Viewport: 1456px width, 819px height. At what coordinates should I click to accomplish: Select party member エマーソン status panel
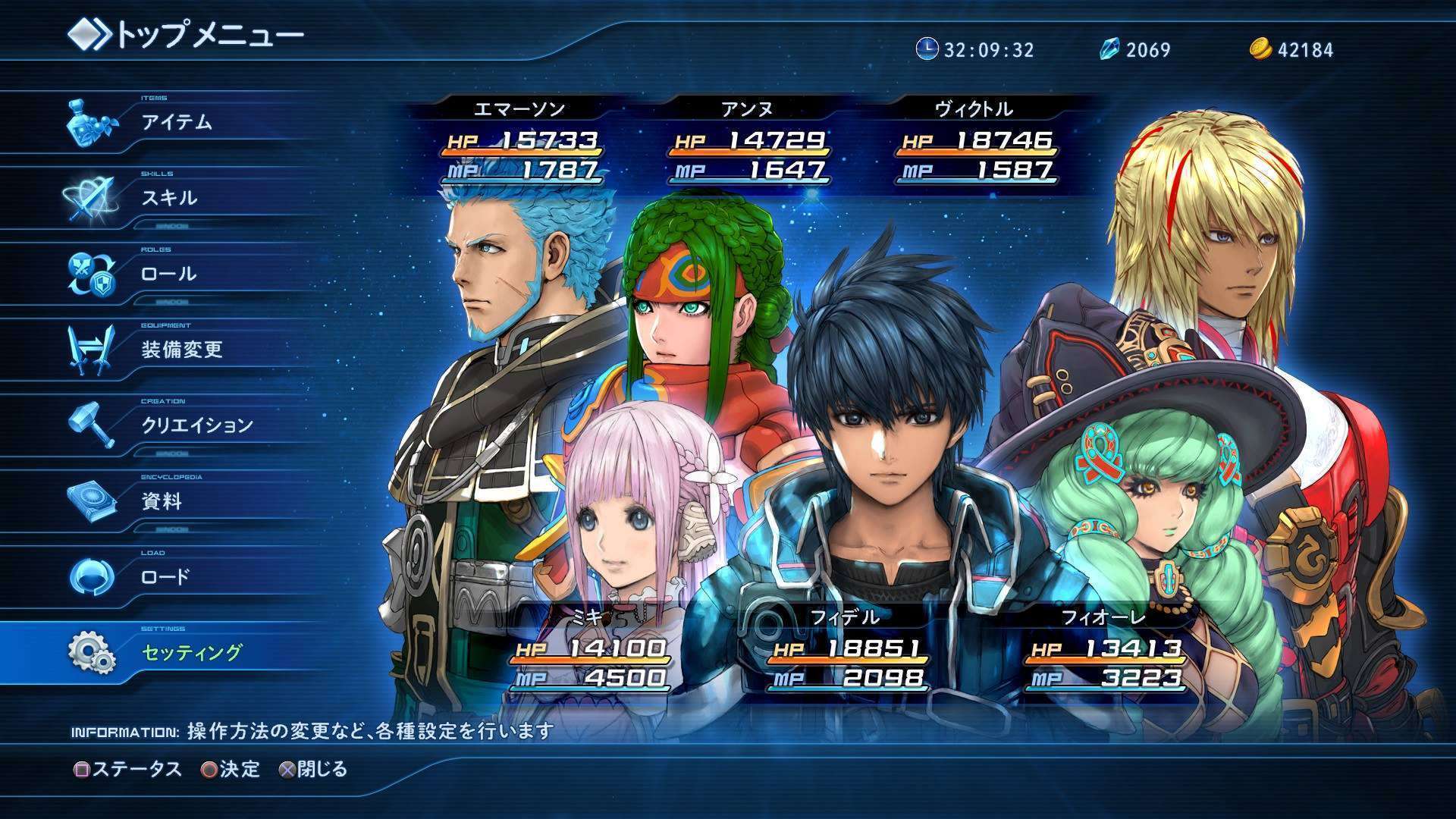tap(522, 143)
